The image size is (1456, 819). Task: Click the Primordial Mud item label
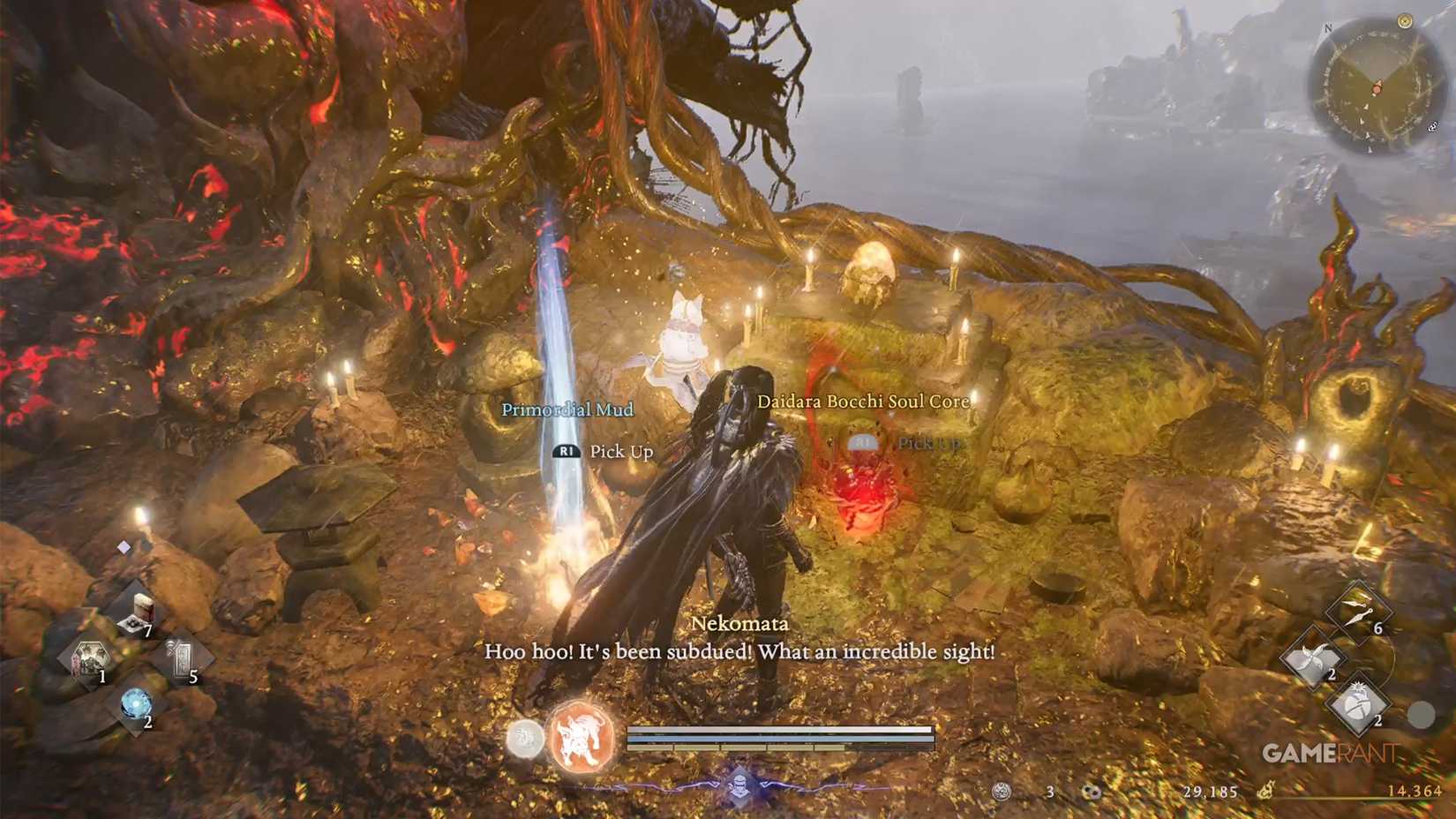point(568,409)
